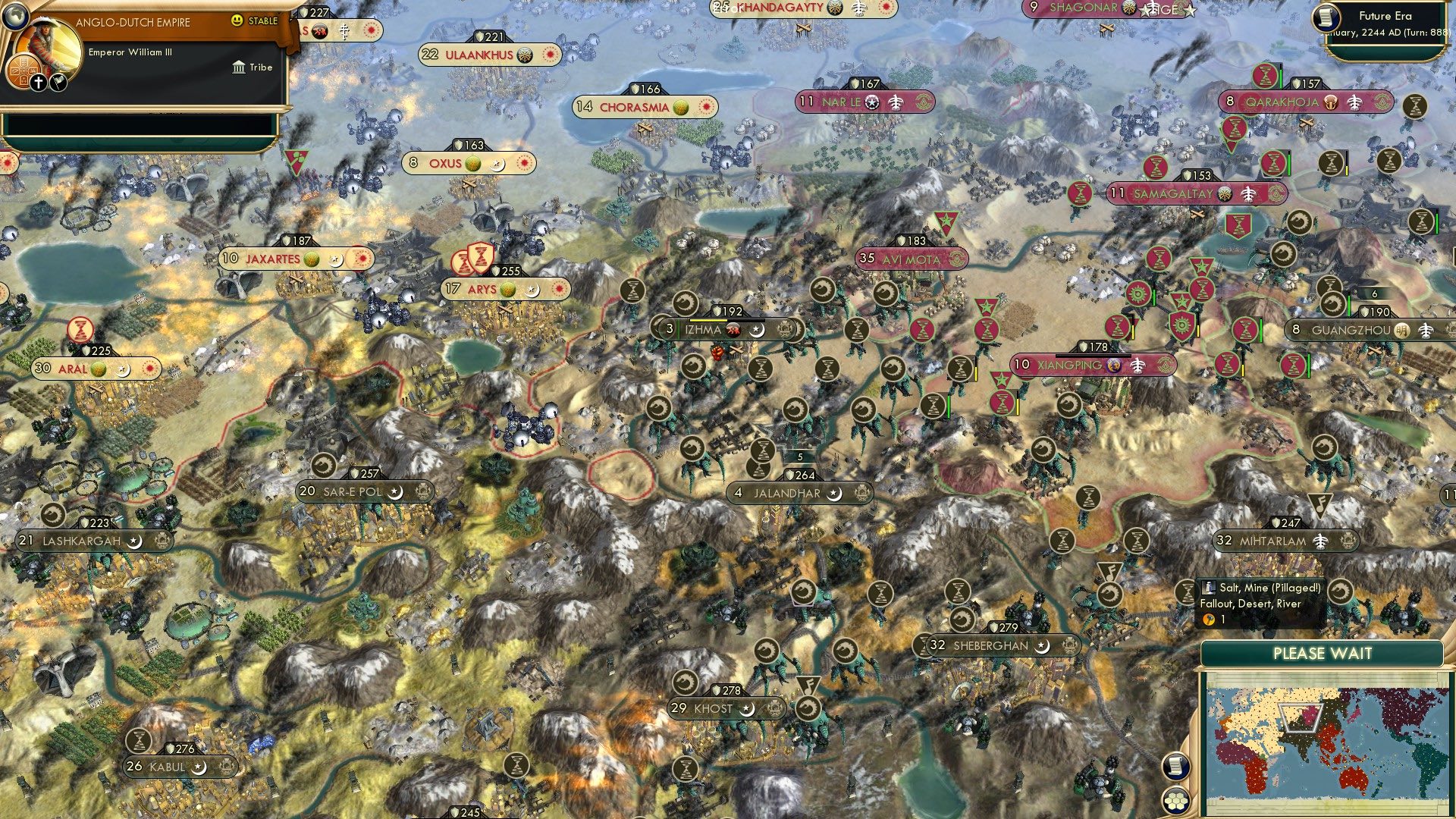Click the military flag icon beside the cross
Image resolution: width=1456 pixels, height=819 pixels.
click(x=58, y=84)
